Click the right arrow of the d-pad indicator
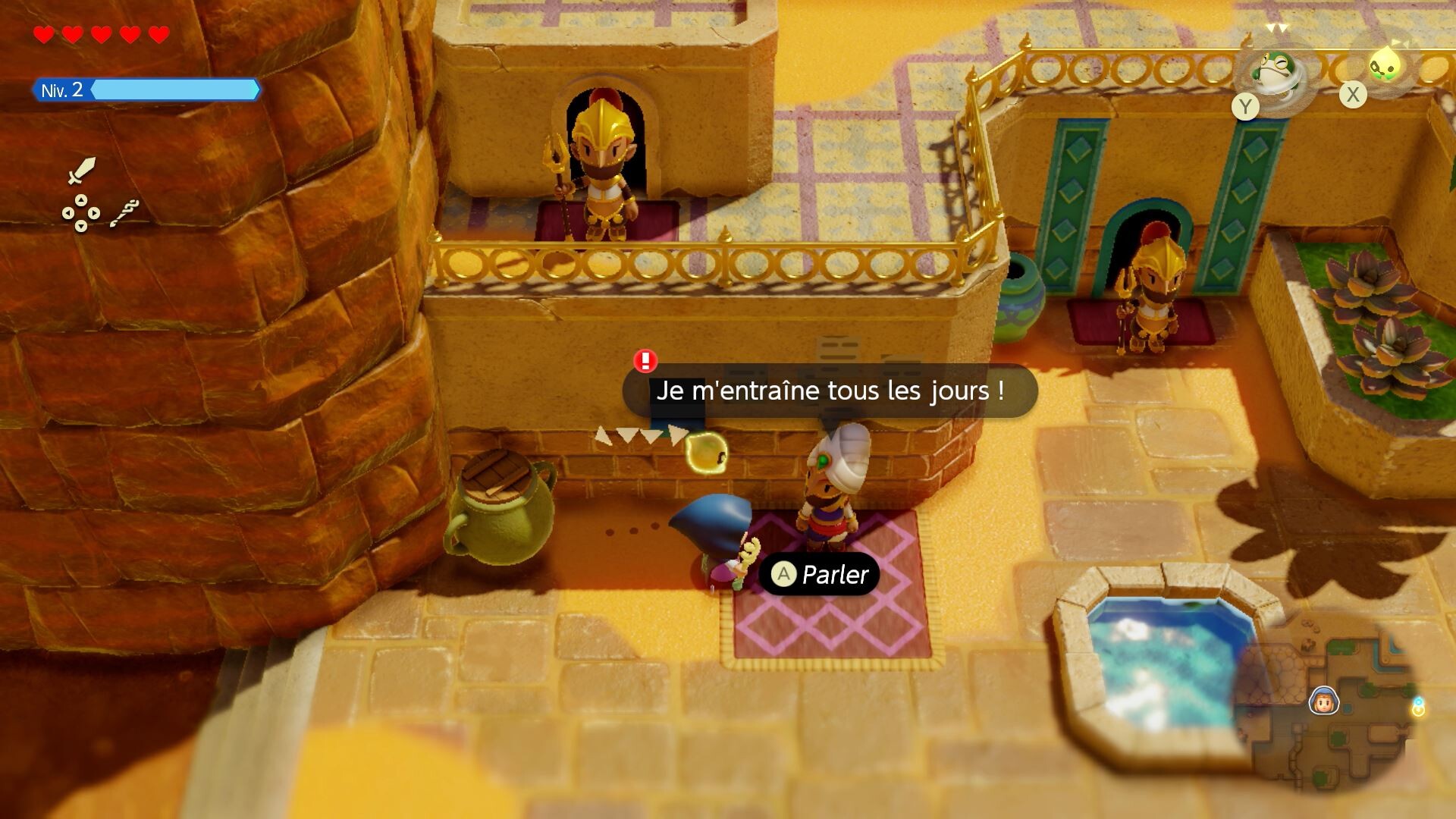 tap(94, 213)
